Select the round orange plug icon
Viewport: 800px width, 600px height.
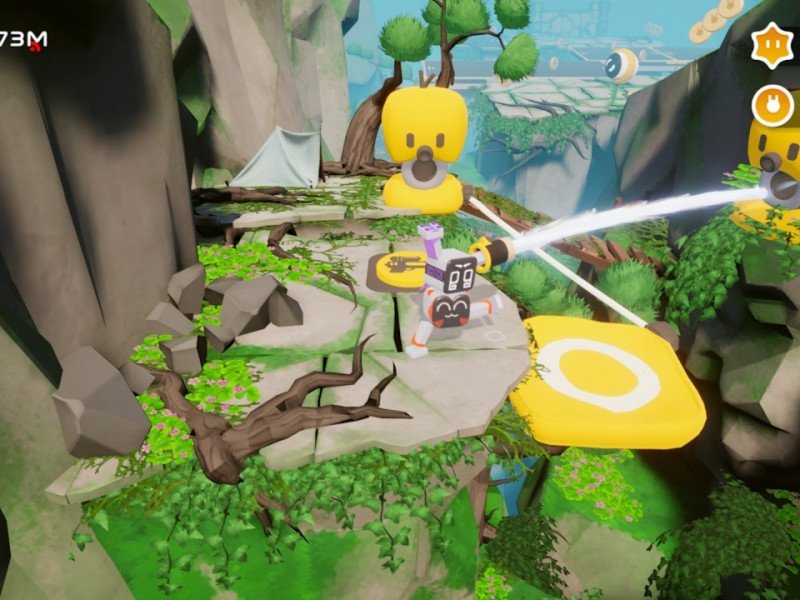[x=772, y=105]
